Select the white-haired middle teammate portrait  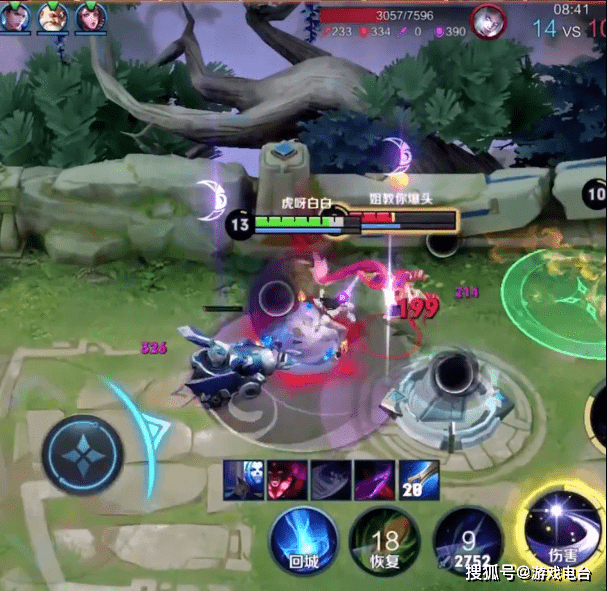pyautogui.click(x=54, y=17)
